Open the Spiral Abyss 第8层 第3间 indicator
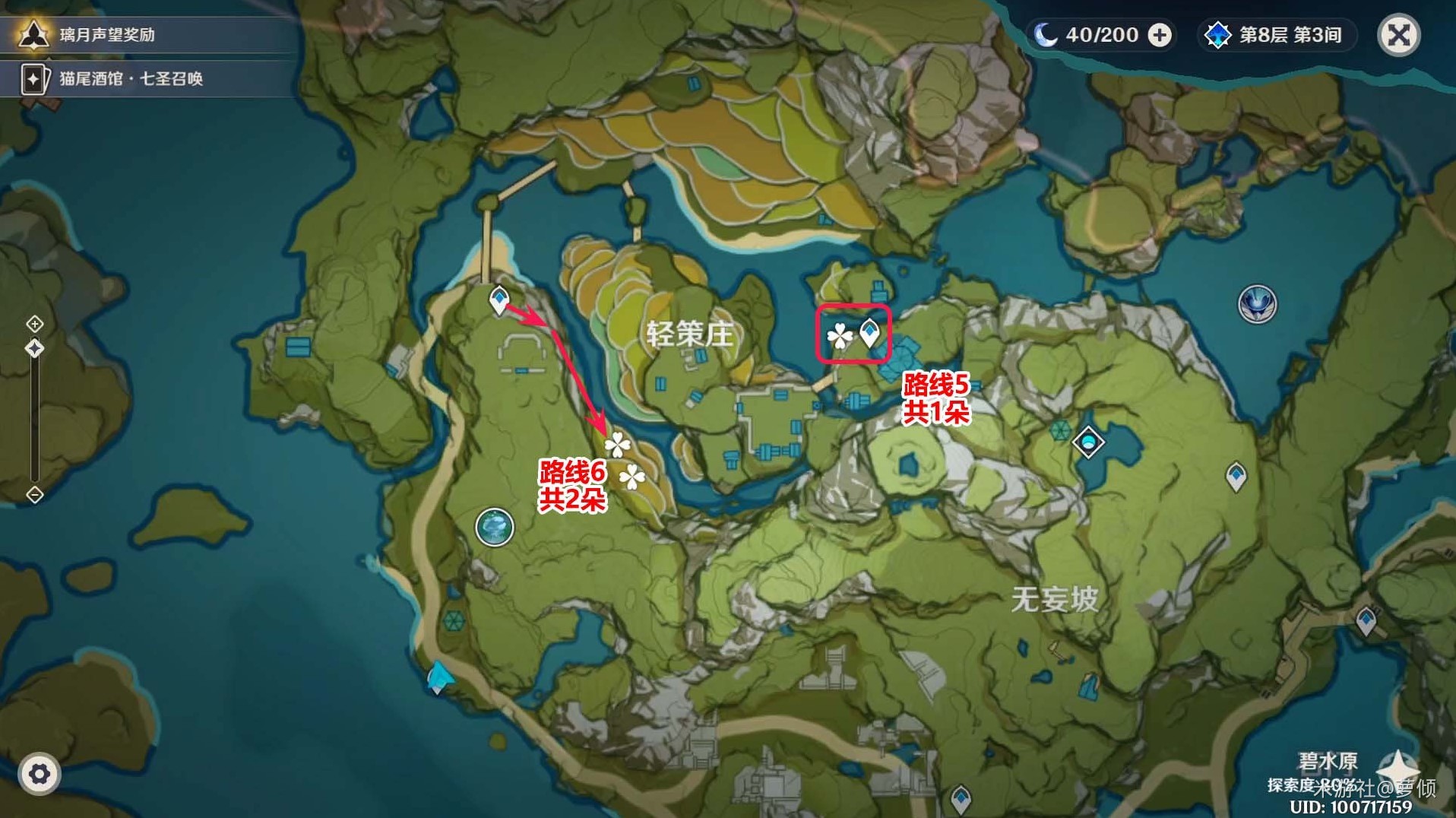This screenshot has height=818, width=1456. tap(1276, 35)
